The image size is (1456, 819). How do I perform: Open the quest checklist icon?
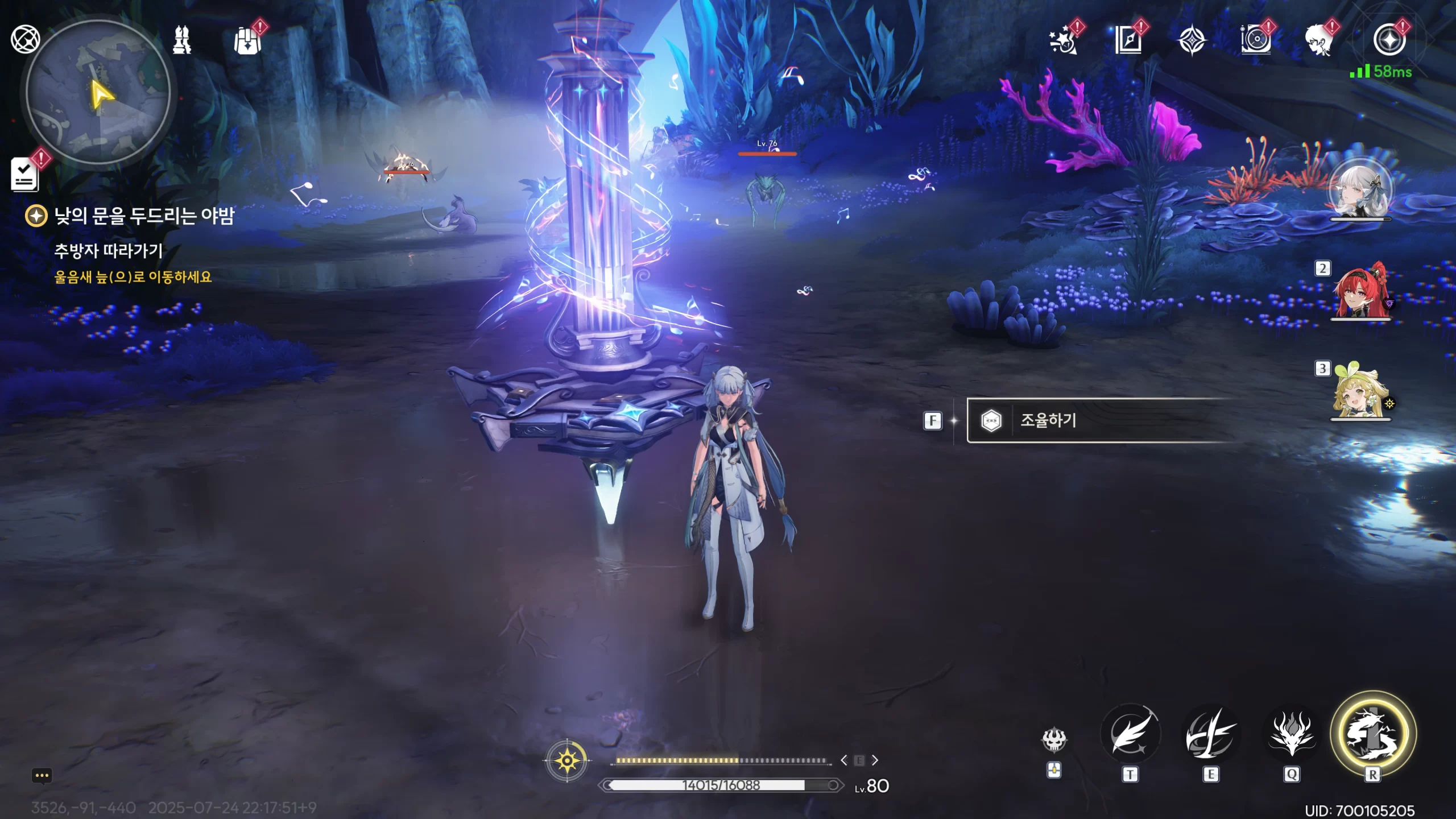[25, 174]
